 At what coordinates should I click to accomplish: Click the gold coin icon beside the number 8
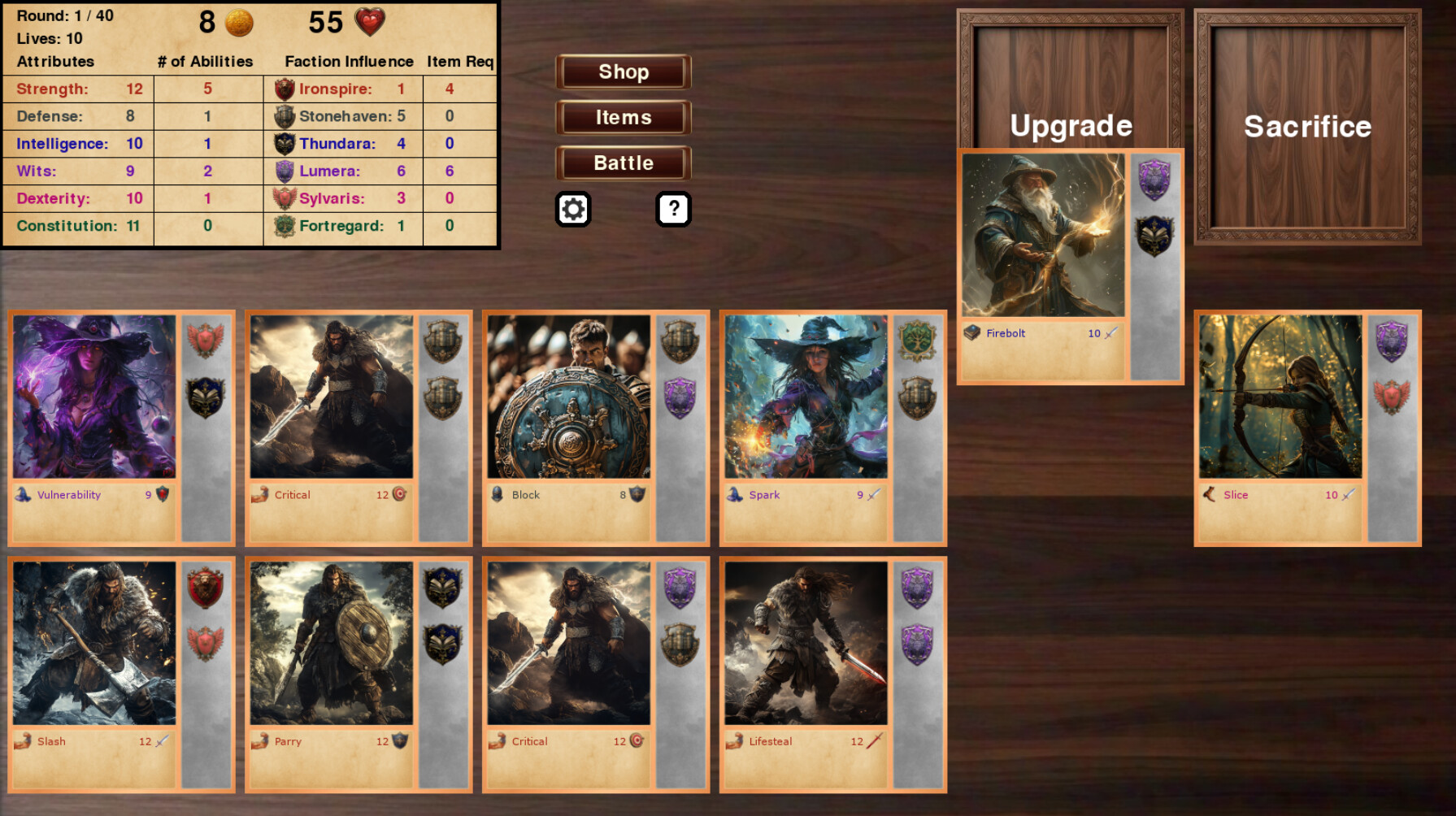click(239, 23)
